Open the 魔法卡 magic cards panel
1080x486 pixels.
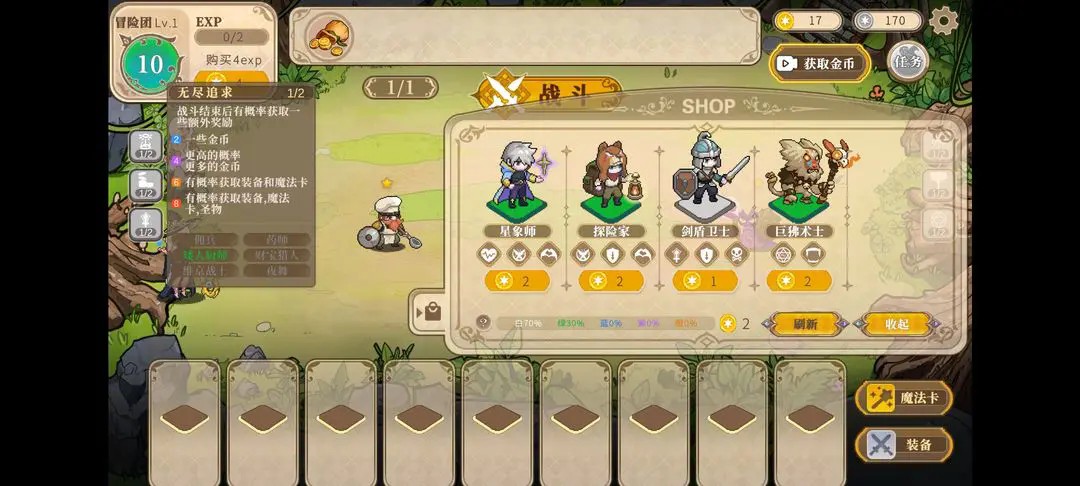coord(905,398)
